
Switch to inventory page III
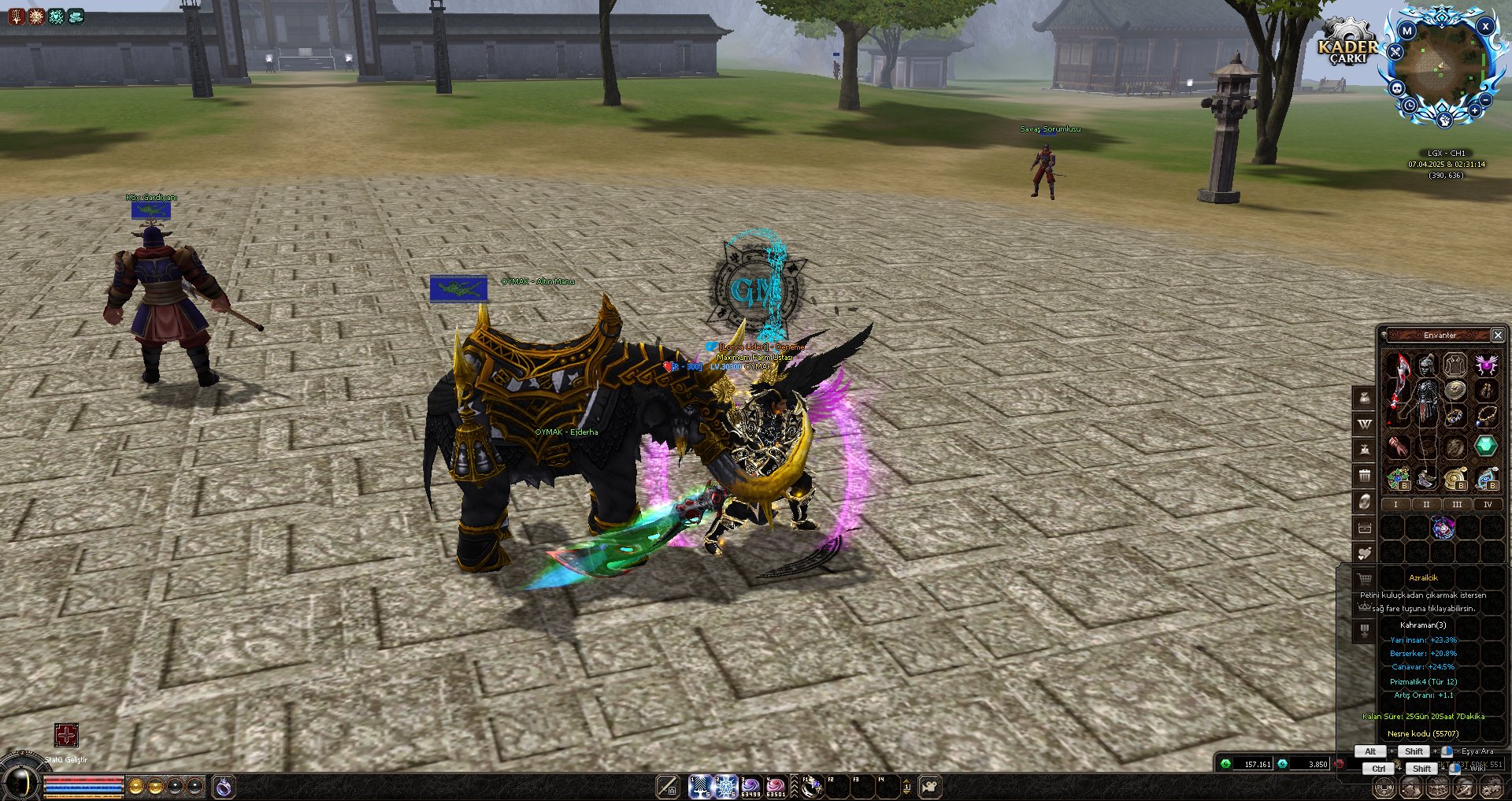(1456, 505)
